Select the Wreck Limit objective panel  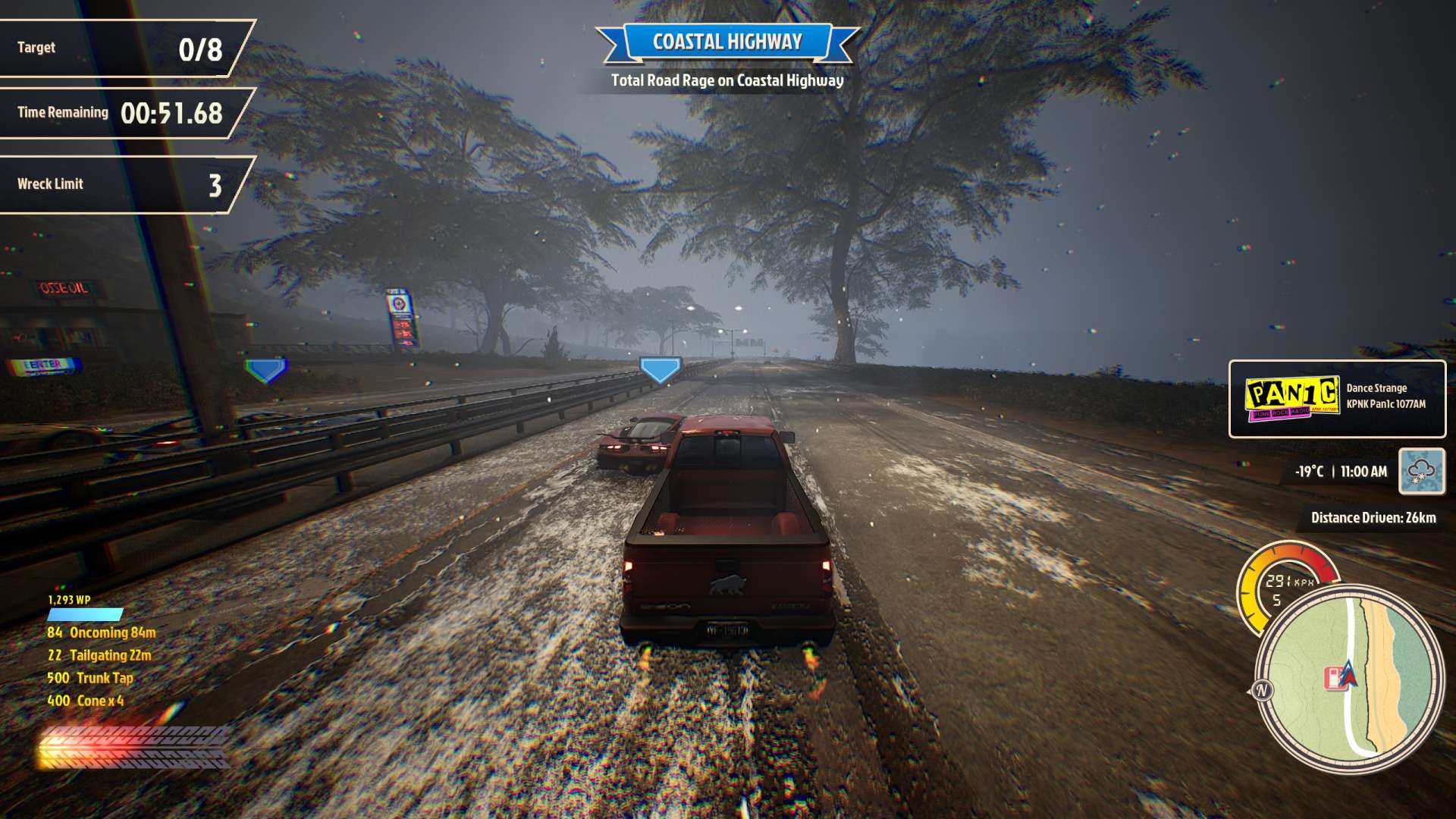pos(121,184)
